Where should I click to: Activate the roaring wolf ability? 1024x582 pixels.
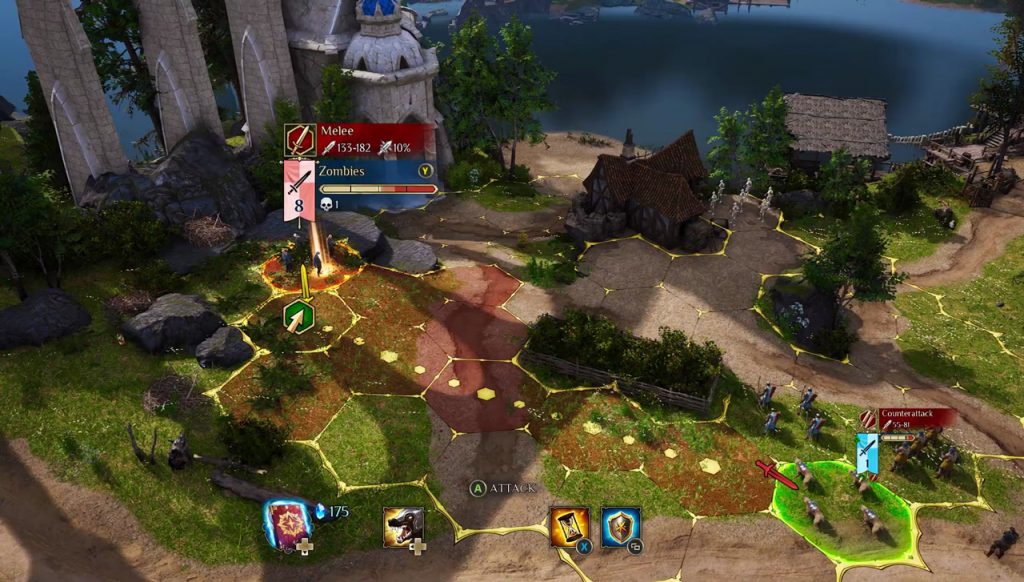(403, 525)
